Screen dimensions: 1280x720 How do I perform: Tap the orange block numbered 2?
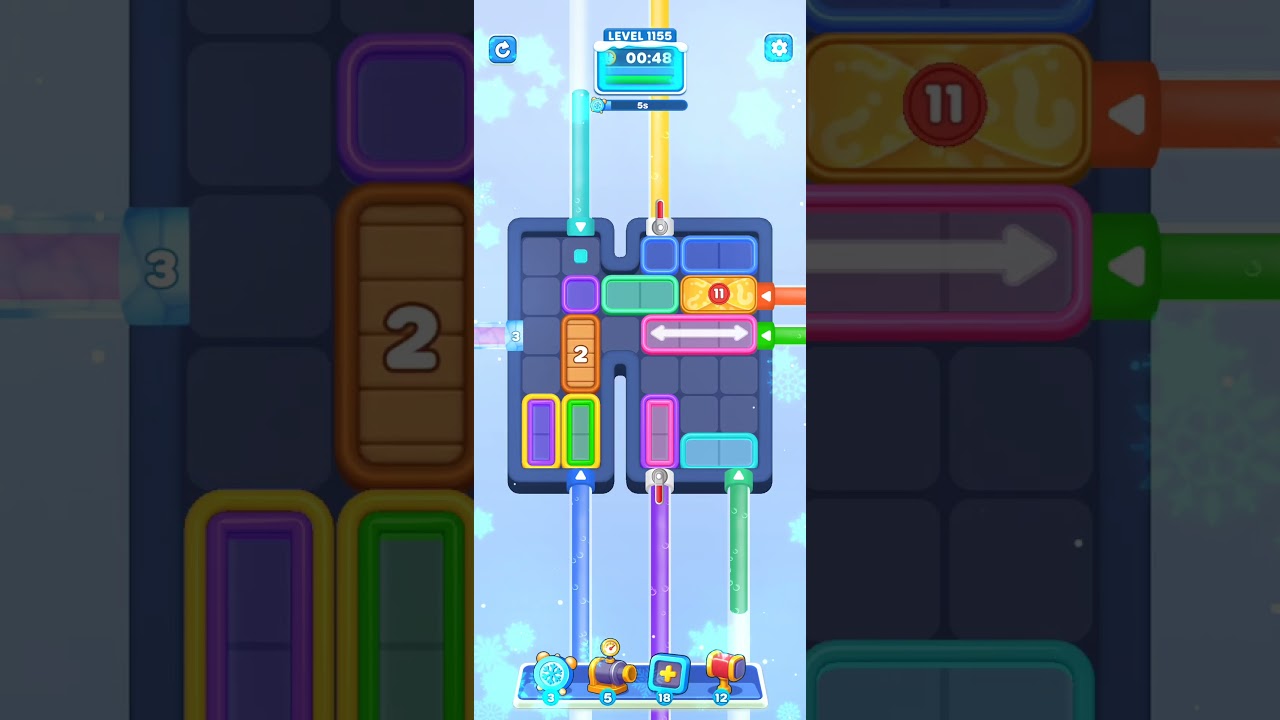click(581, 353)
